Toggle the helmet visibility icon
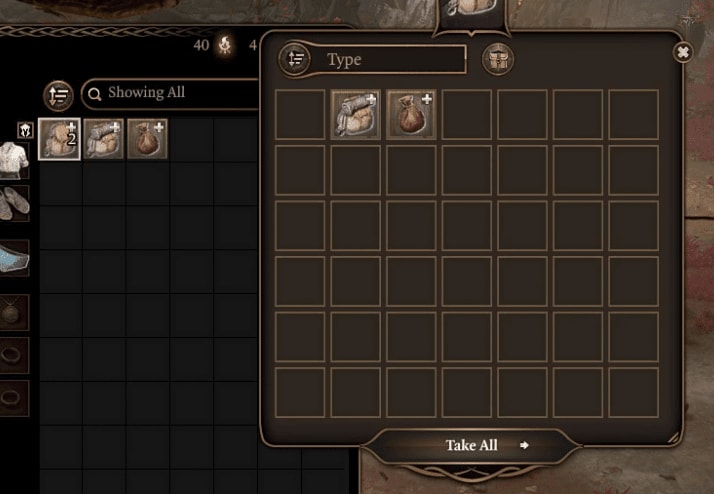The width and height of the screenshot is (714, 494). [25, 130]
